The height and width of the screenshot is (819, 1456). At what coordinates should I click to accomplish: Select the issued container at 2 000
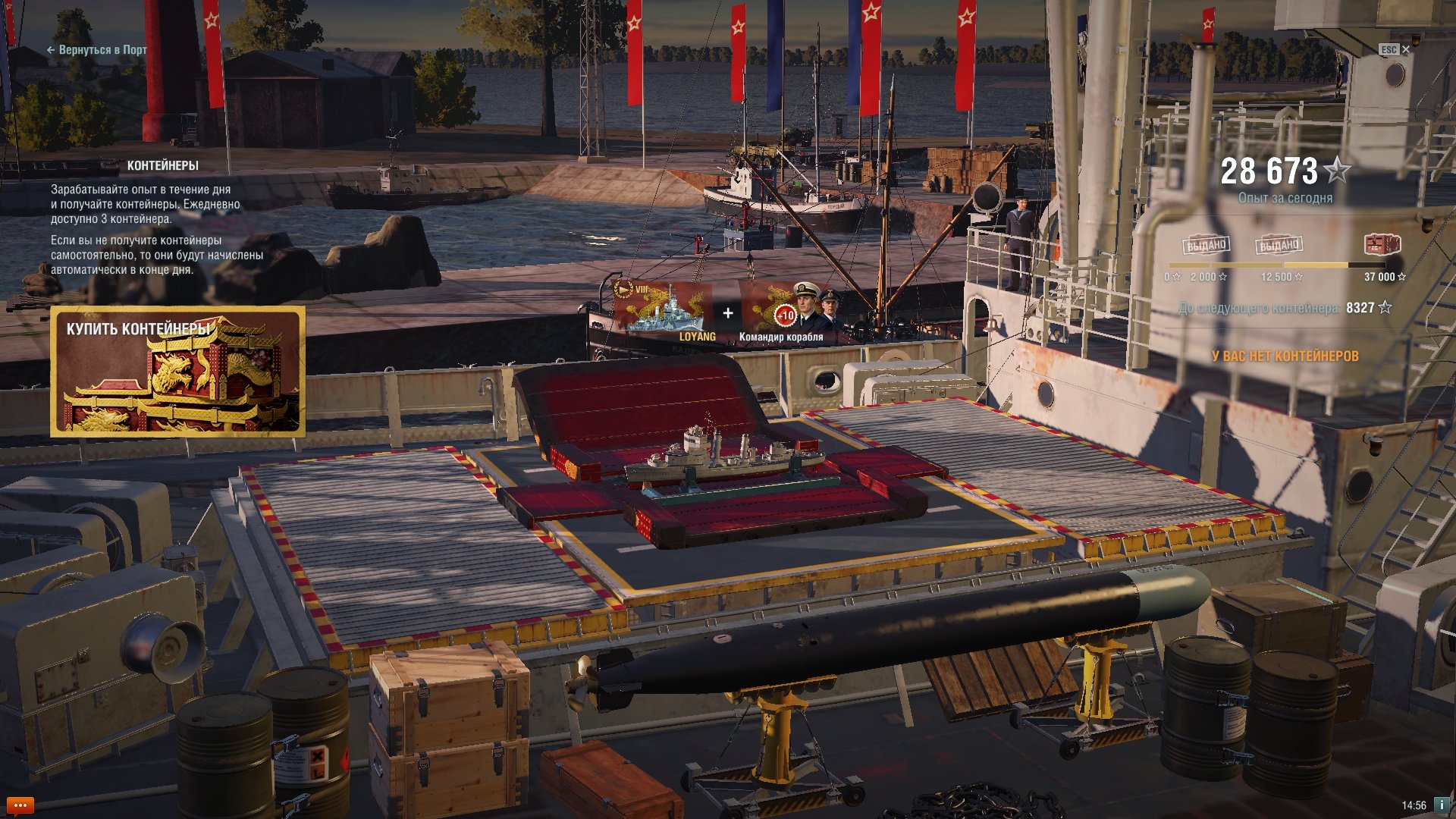click(1207, 245)
